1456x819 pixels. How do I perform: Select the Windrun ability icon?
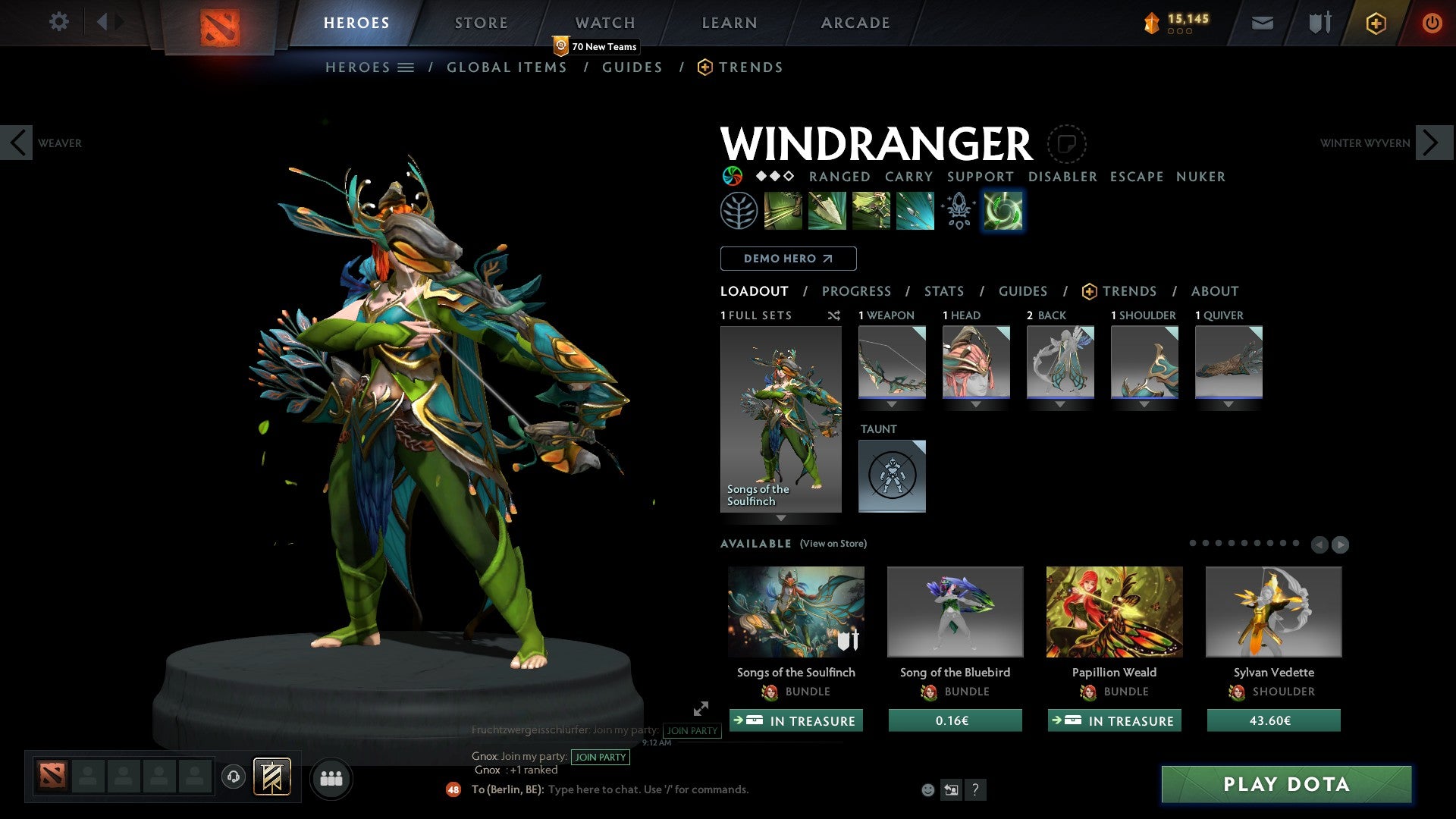(871, 210)
